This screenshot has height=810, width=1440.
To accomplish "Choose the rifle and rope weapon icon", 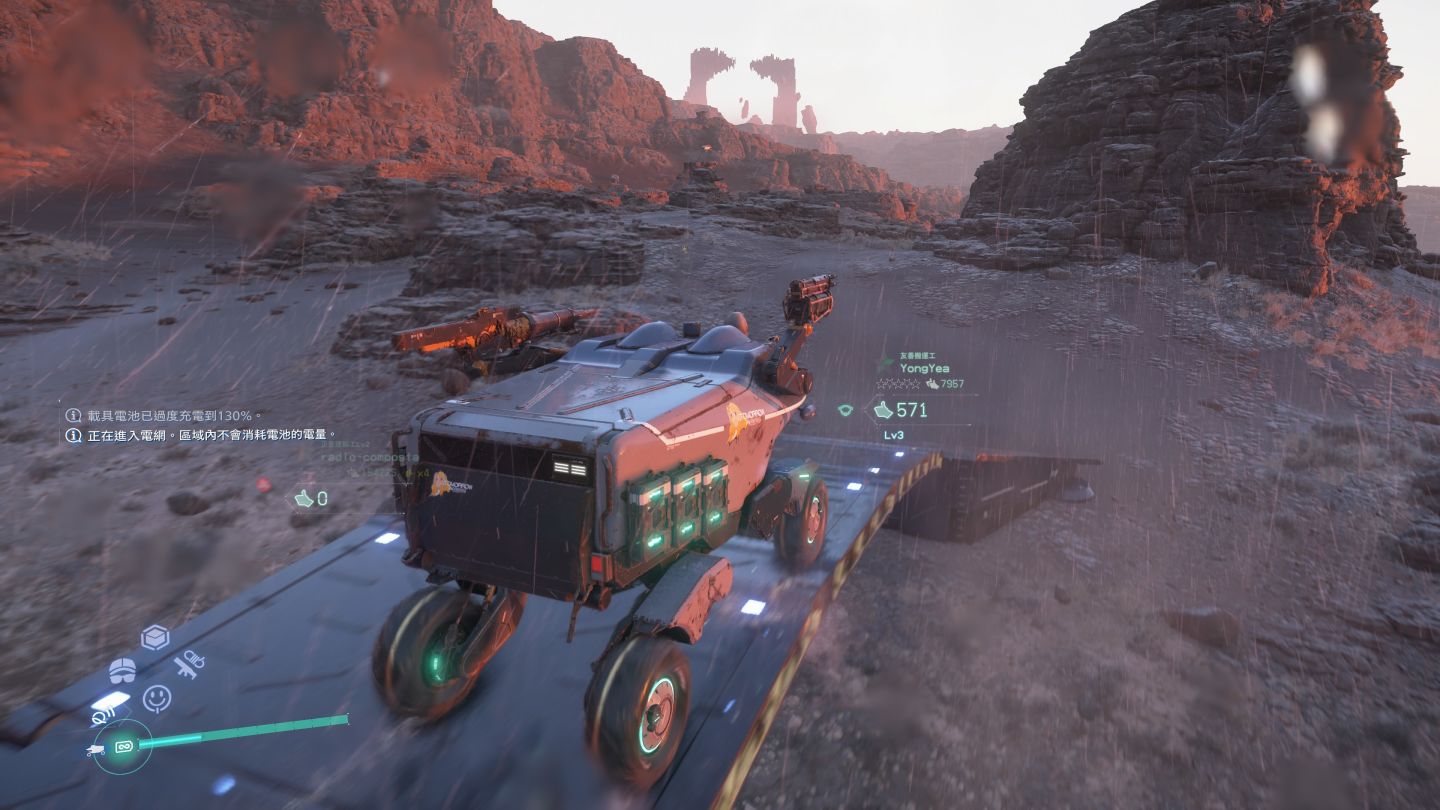I will (x=189, y=664).
